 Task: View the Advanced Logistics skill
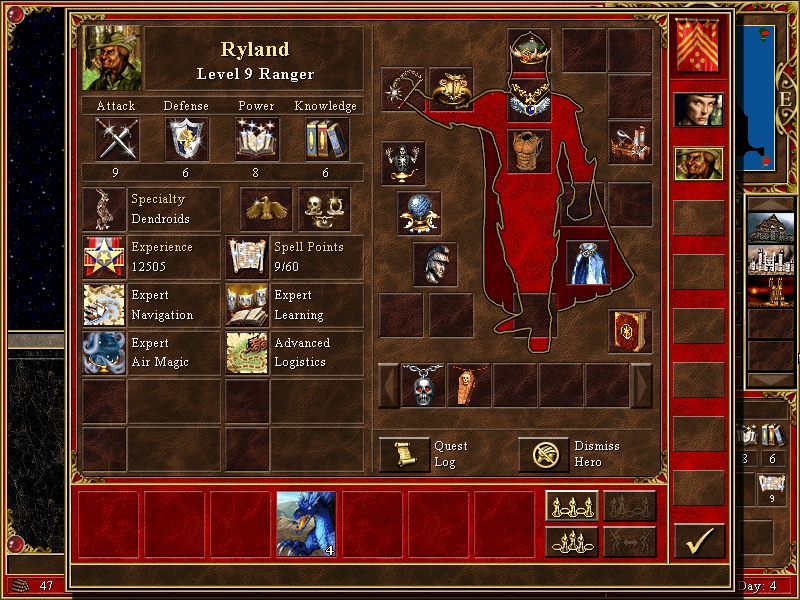coord(246,353)
